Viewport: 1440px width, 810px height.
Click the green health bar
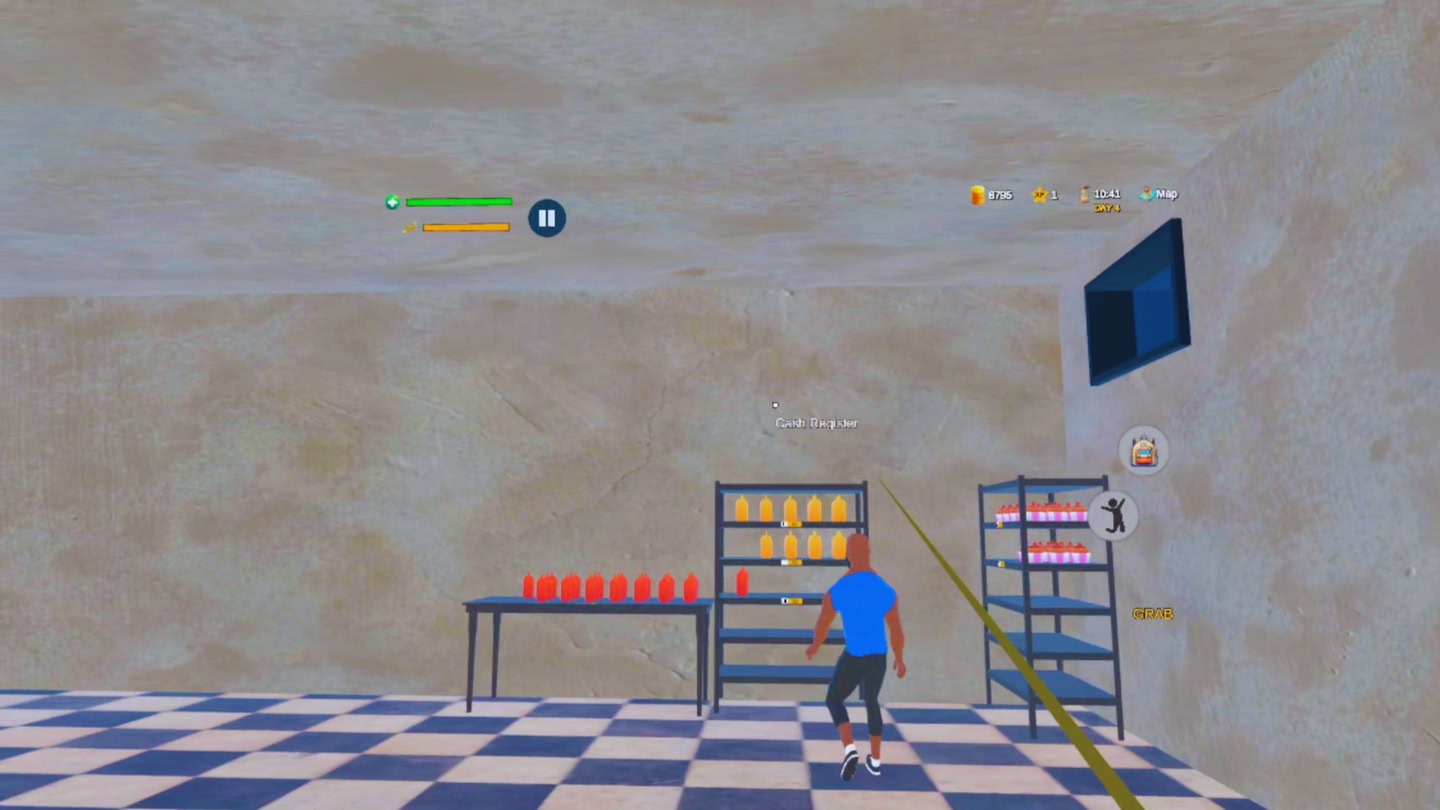point(458,202)
